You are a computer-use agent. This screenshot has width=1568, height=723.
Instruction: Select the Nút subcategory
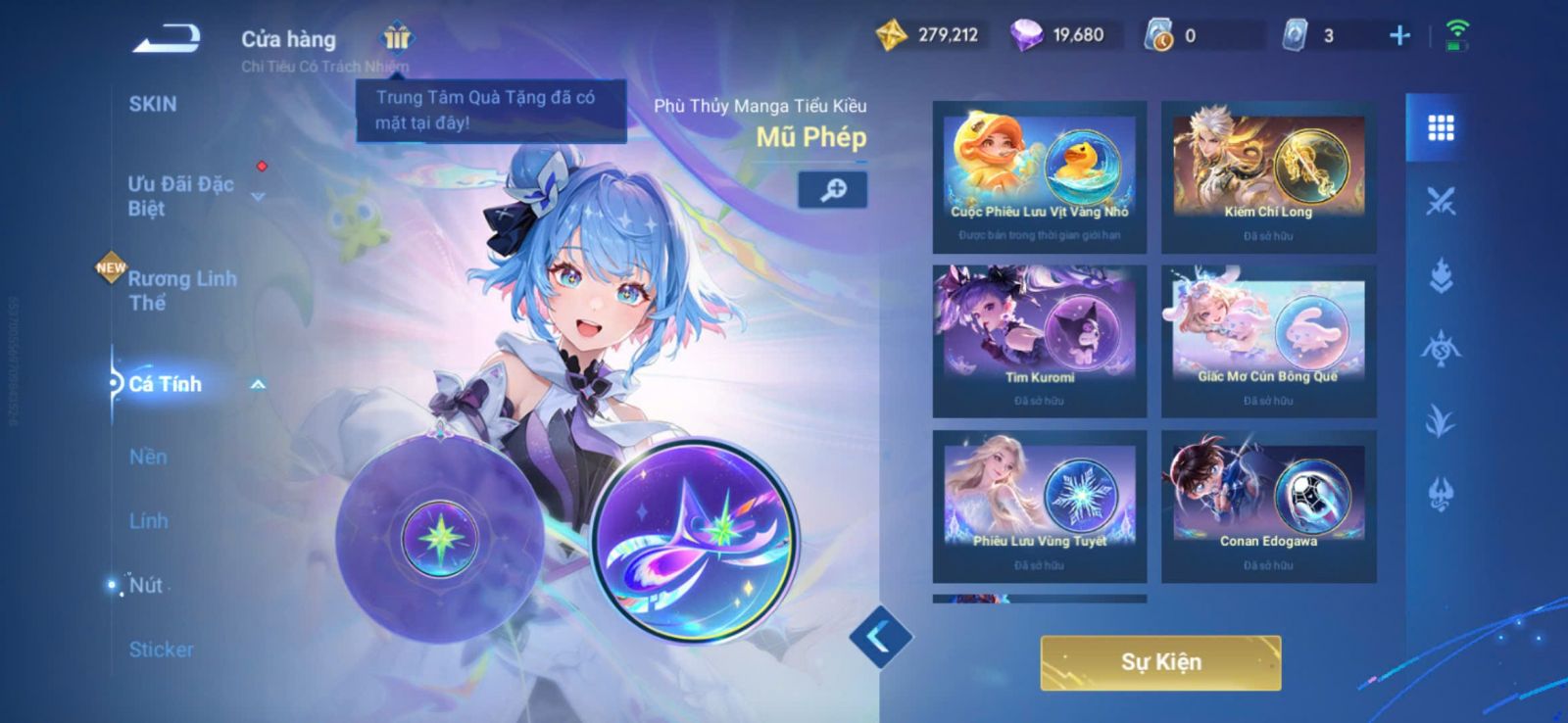click(x=146, y=585)
